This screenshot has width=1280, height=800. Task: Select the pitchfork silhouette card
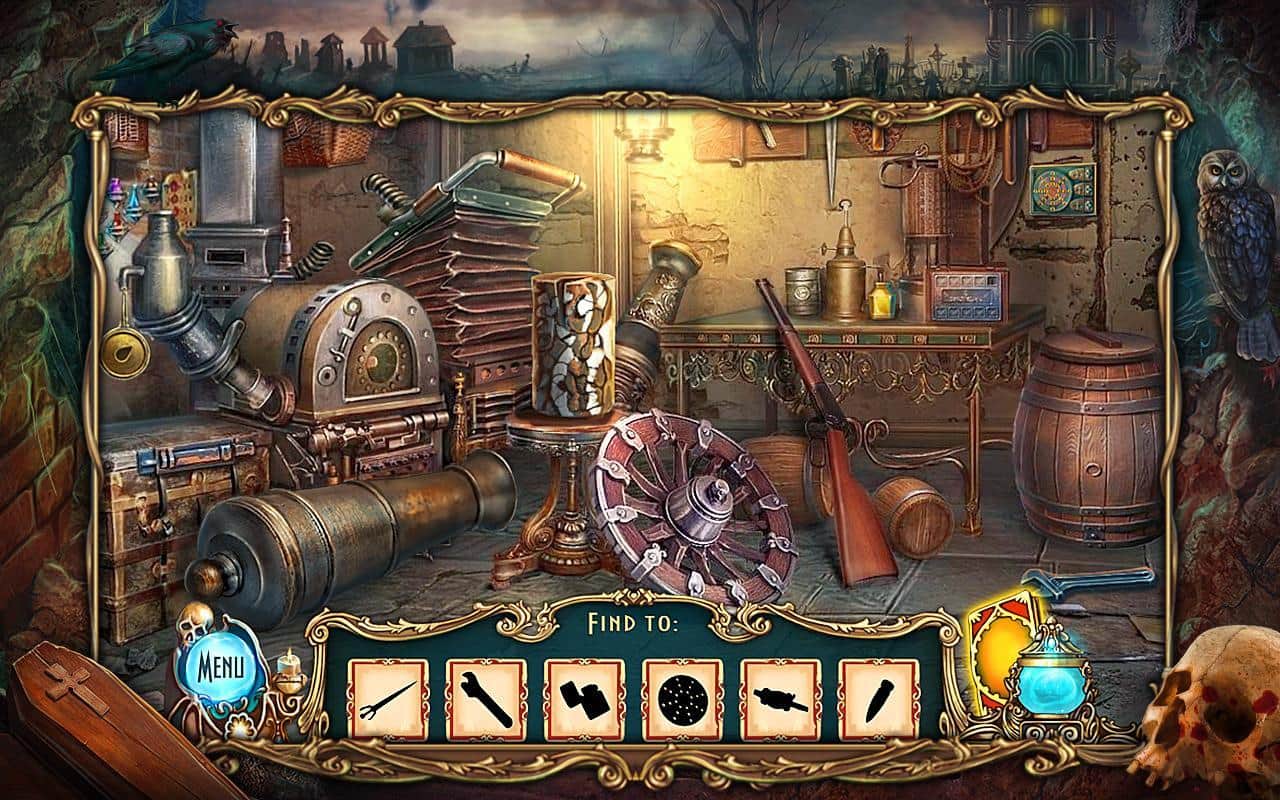pos(390,699)
